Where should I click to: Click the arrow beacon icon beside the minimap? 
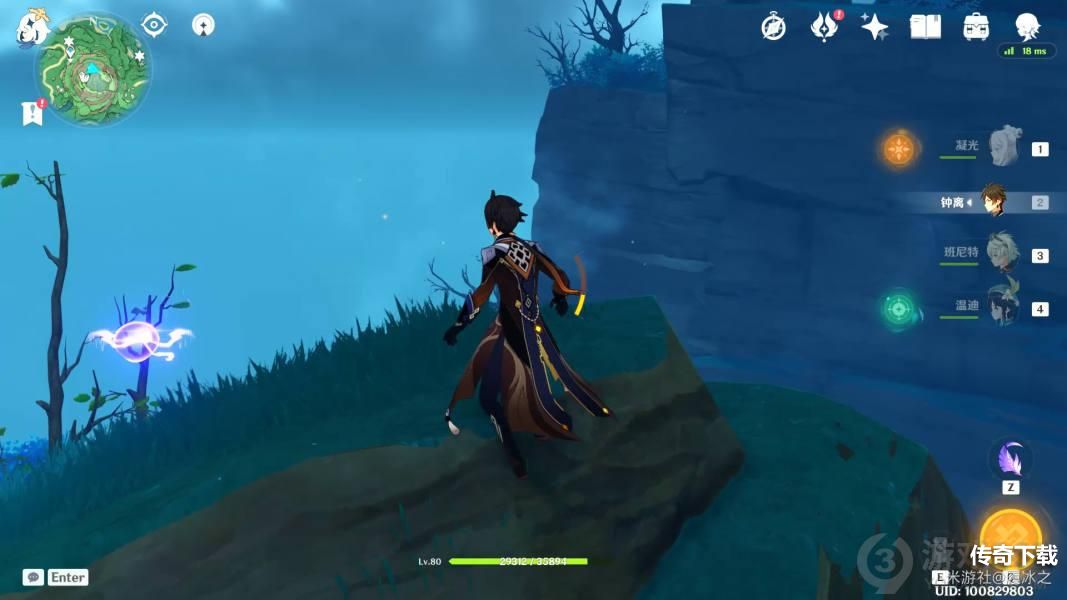203,24
